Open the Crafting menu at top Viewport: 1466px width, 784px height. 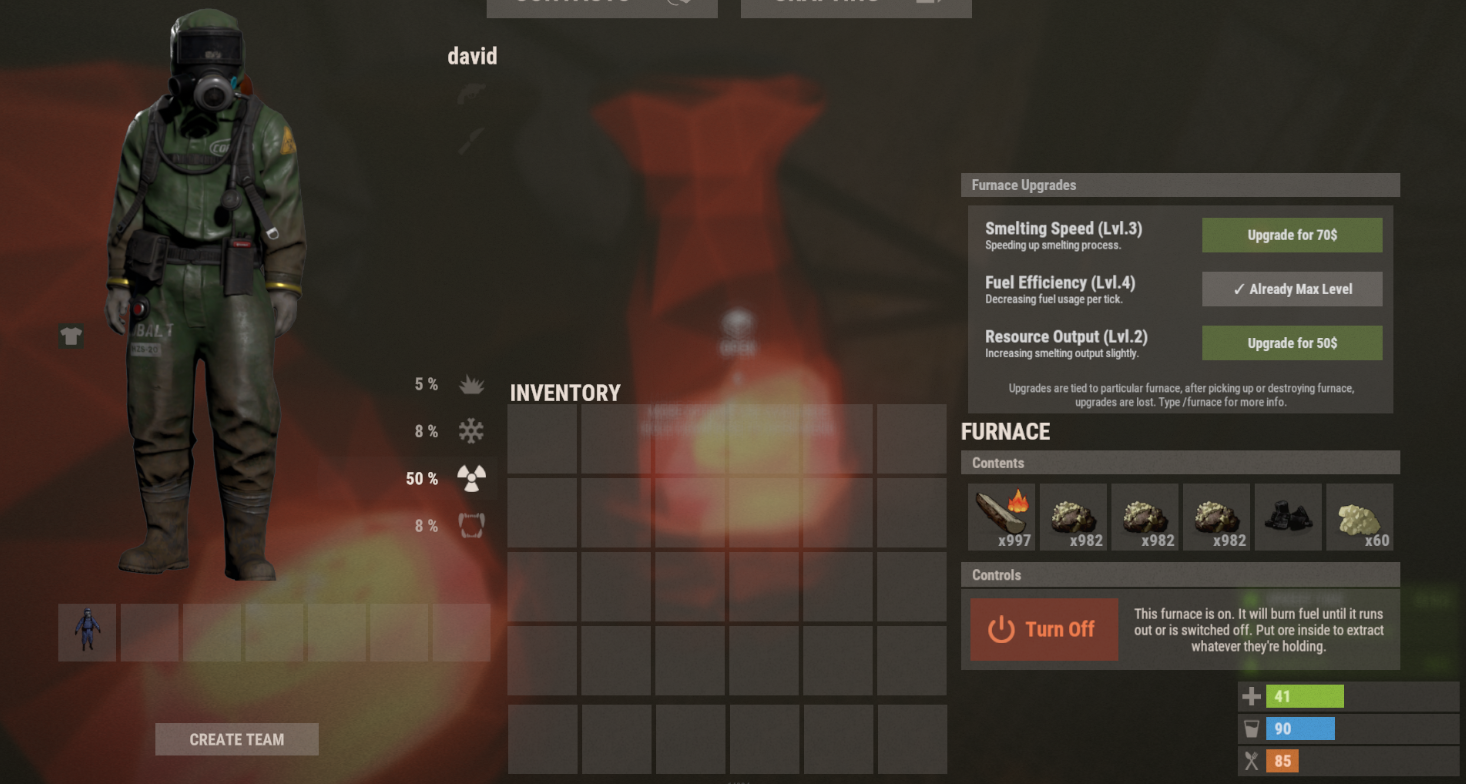tap(855, 5)
